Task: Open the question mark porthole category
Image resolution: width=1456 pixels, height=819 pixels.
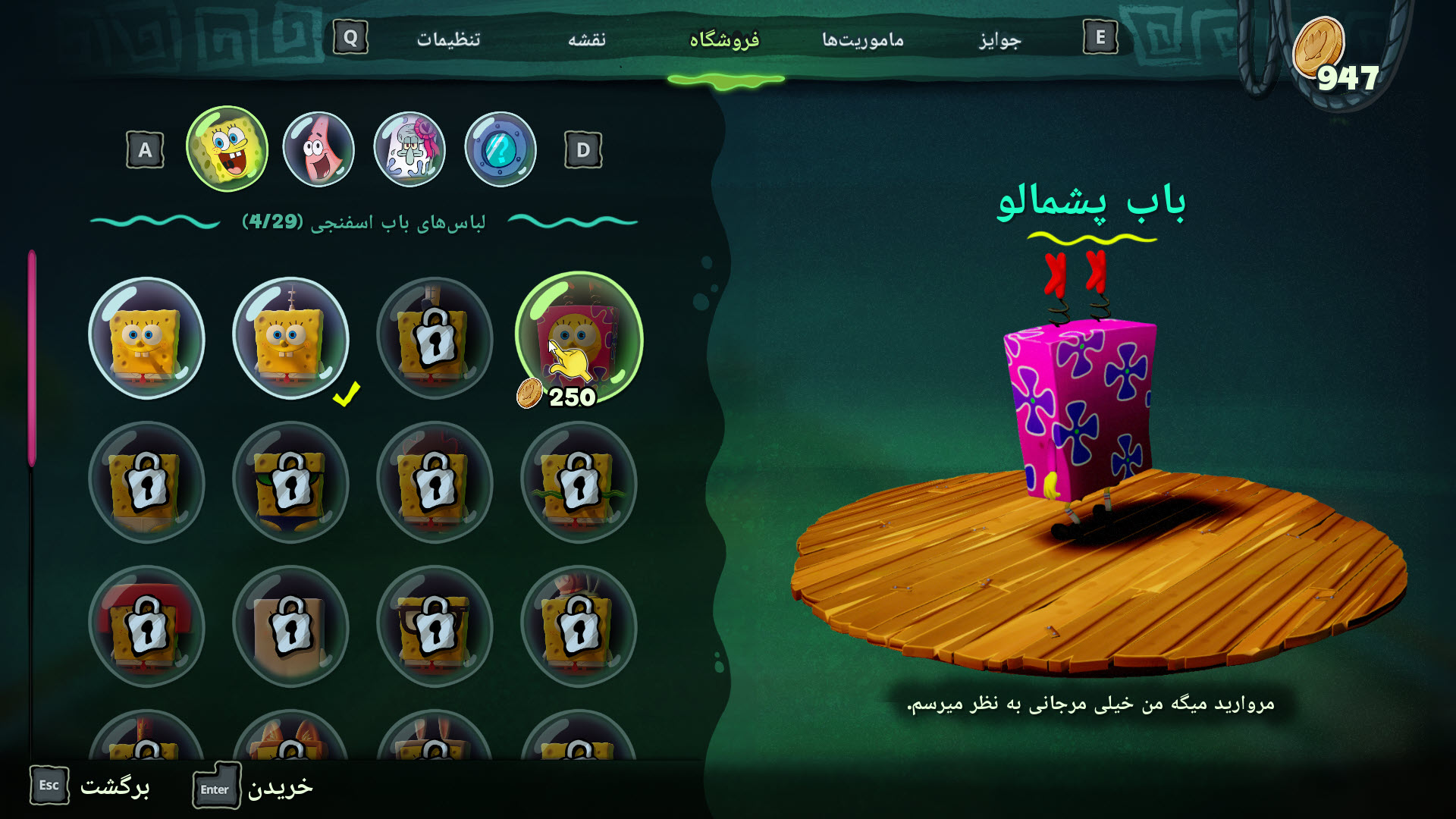Action: [500, 149]
